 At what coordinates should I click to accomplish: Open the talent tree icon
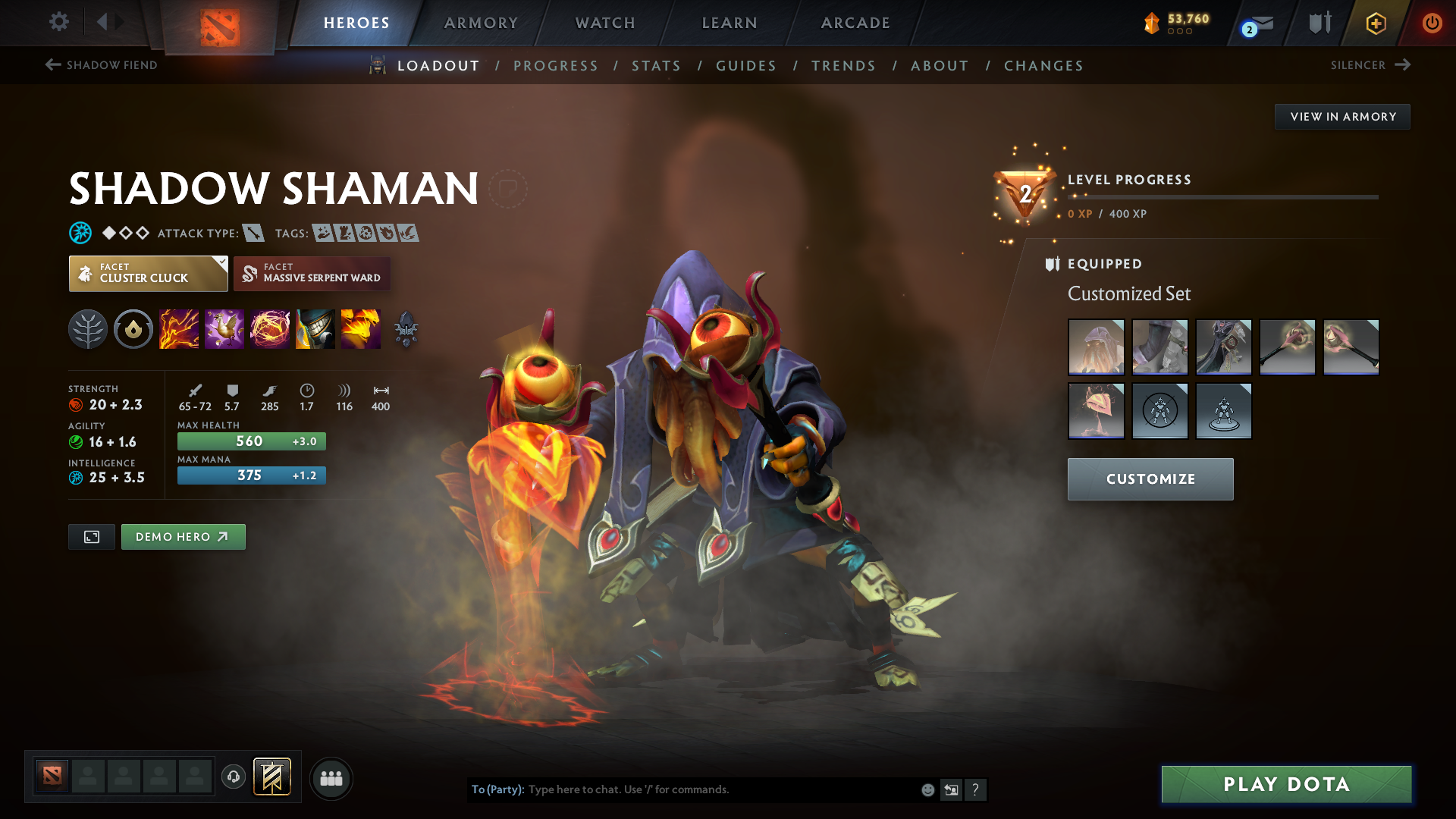87,328
